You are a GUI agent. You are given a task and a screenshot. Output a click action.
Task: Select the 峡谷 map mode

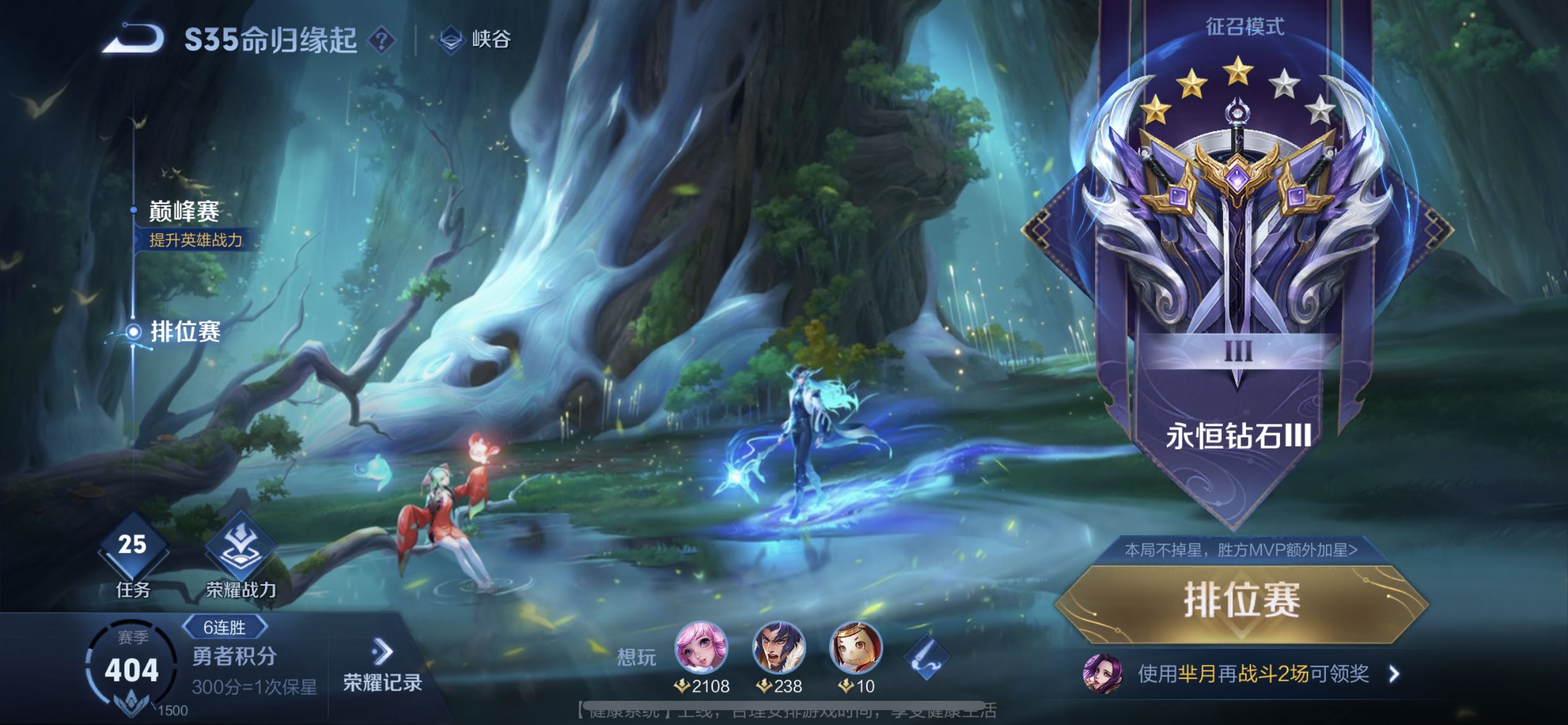[475, 40]
